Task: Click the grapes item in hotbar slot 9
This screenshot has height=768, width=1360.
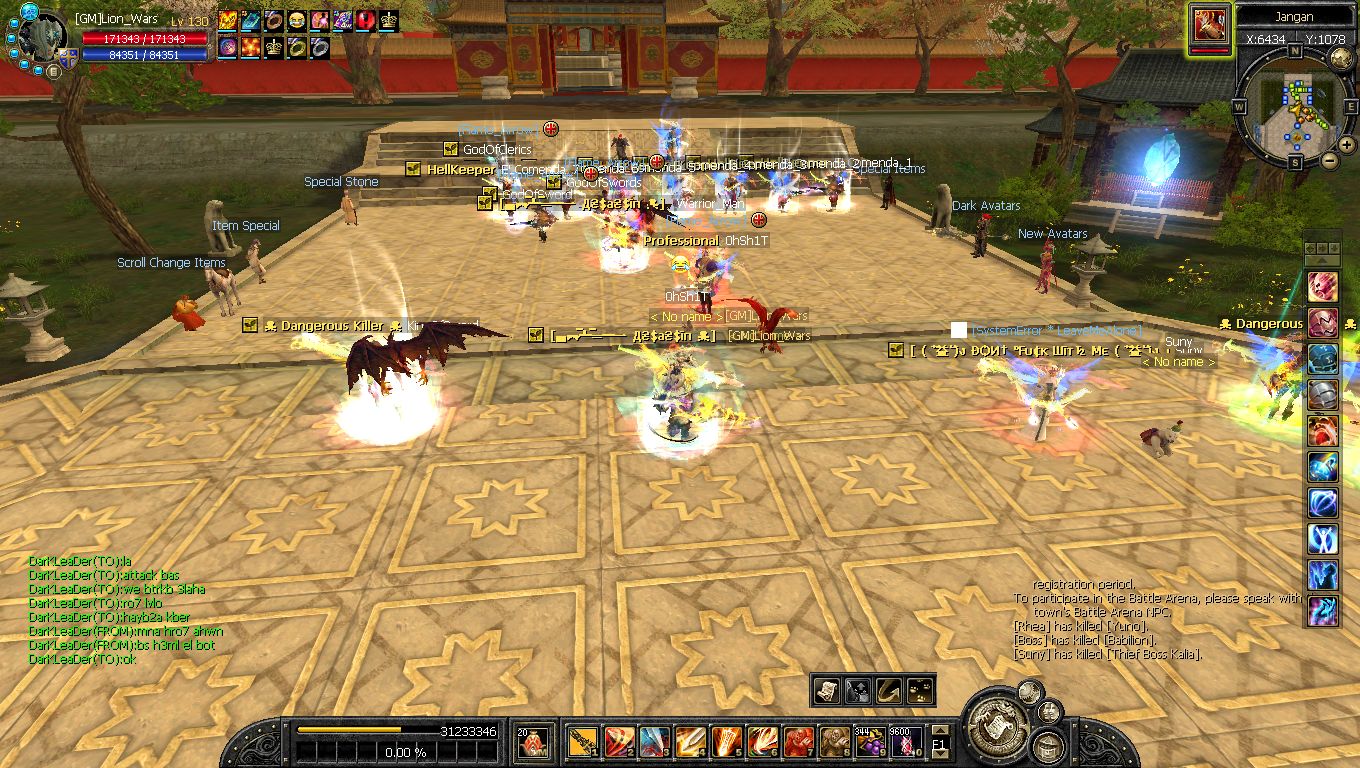Action: 869,741
